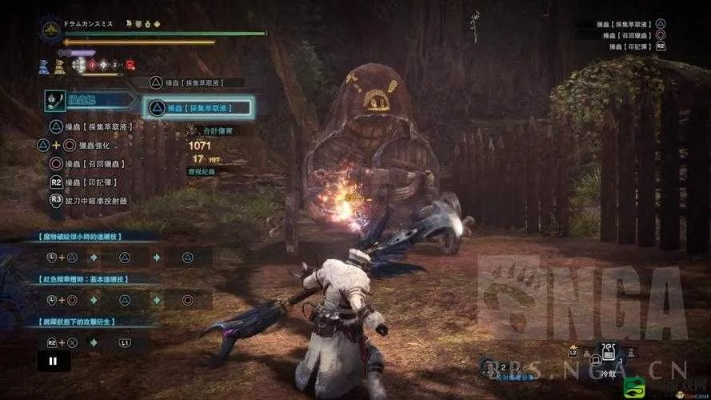Click the red skull status icon
The image size is (711, 400).
pos(130,65)
